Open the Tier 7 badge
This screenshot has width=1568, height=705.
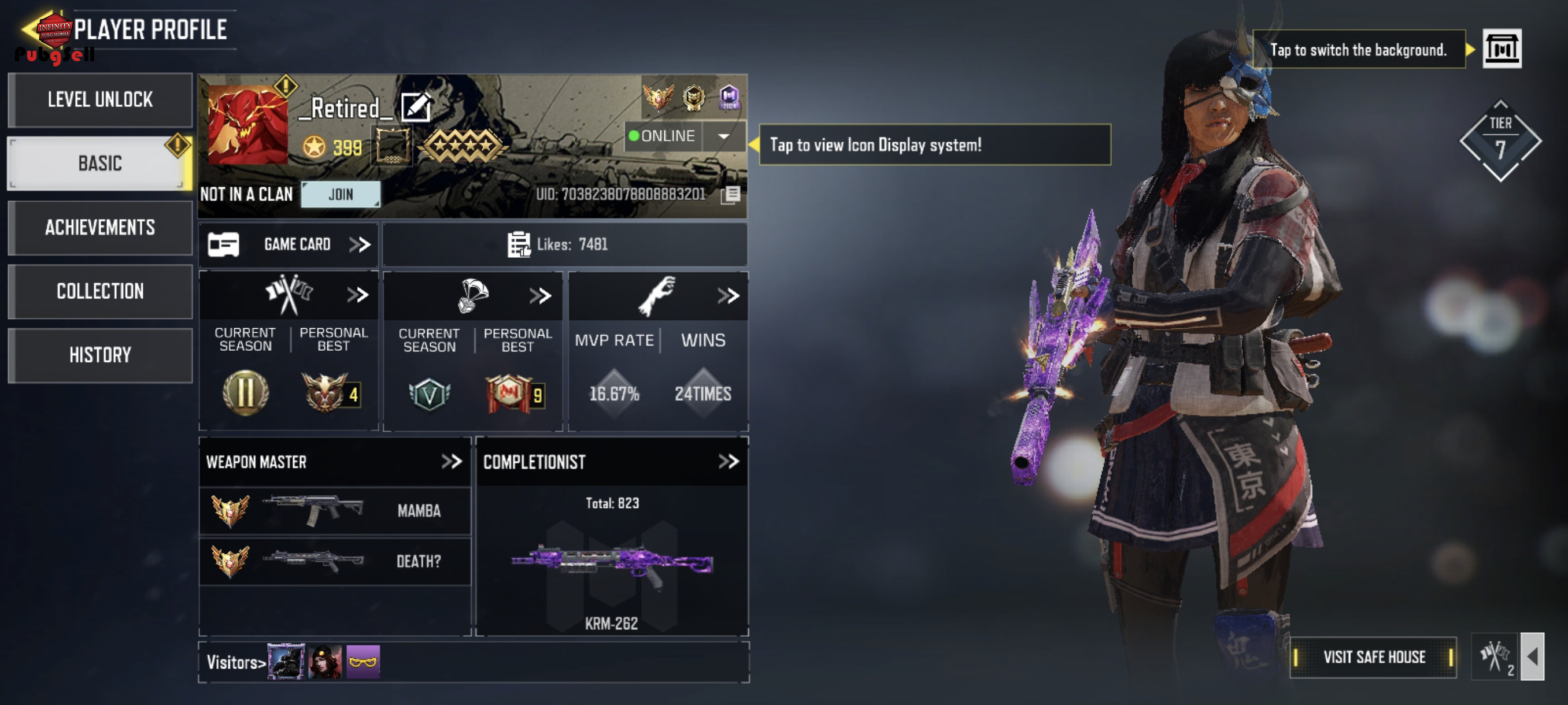click(x=1500, y=141)
